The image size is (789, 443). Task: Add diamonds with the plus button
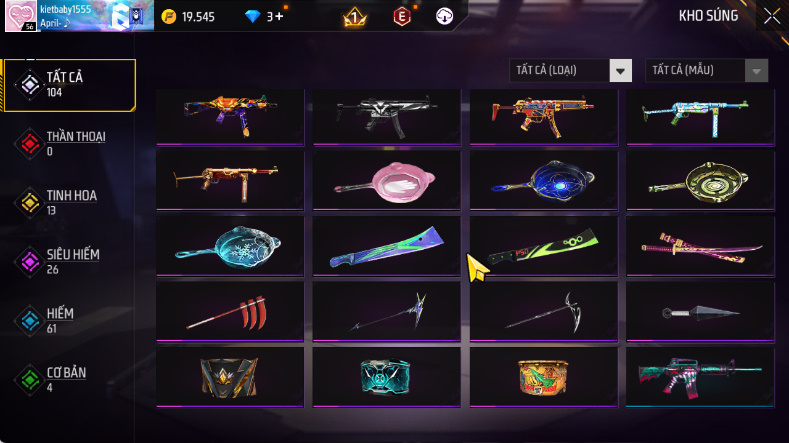(x=279, y=17)
